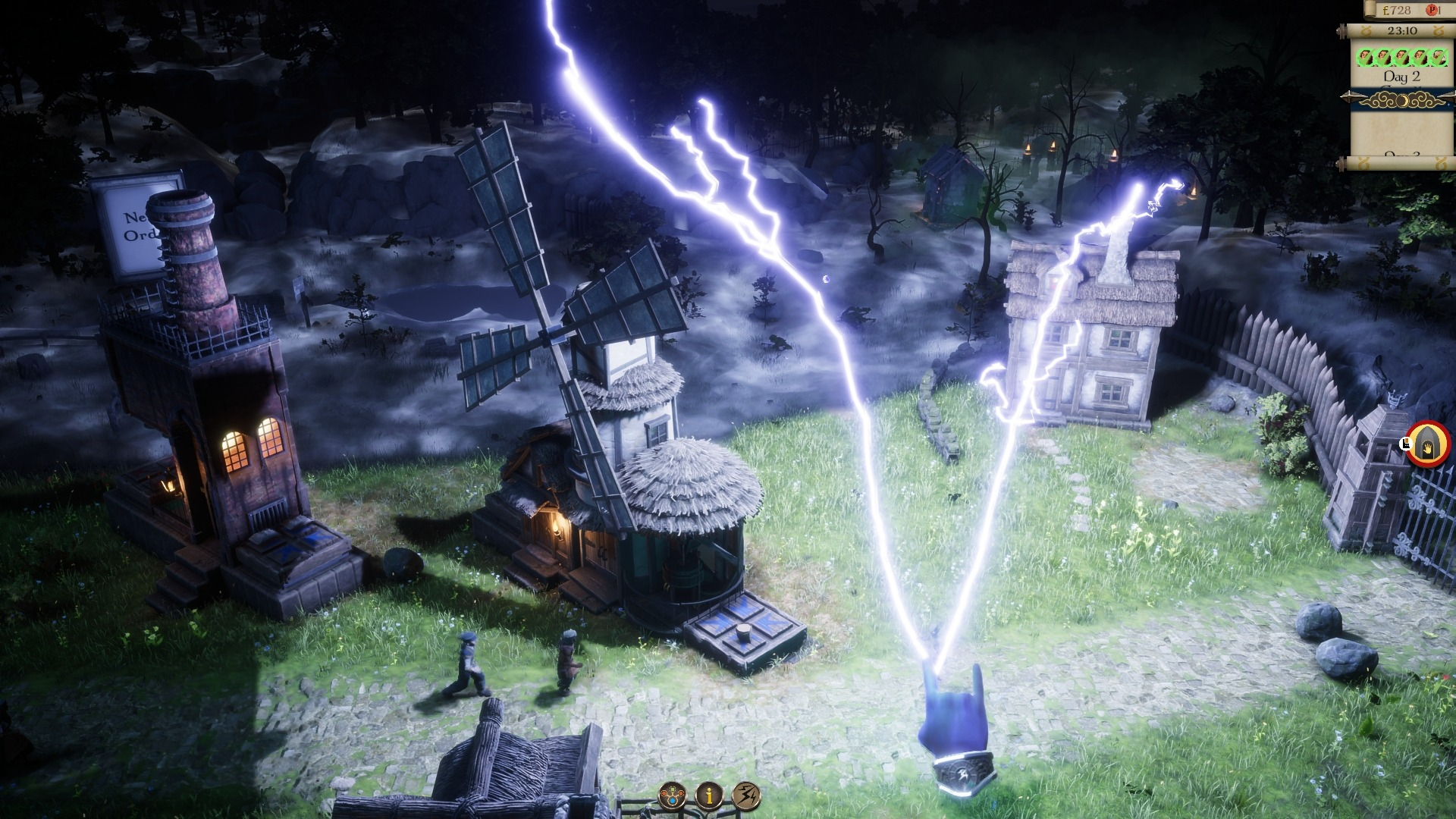This screenshot has height=819, width=1456.
Task: Activate the lightning bolt power icon
Action: point(747,795)
